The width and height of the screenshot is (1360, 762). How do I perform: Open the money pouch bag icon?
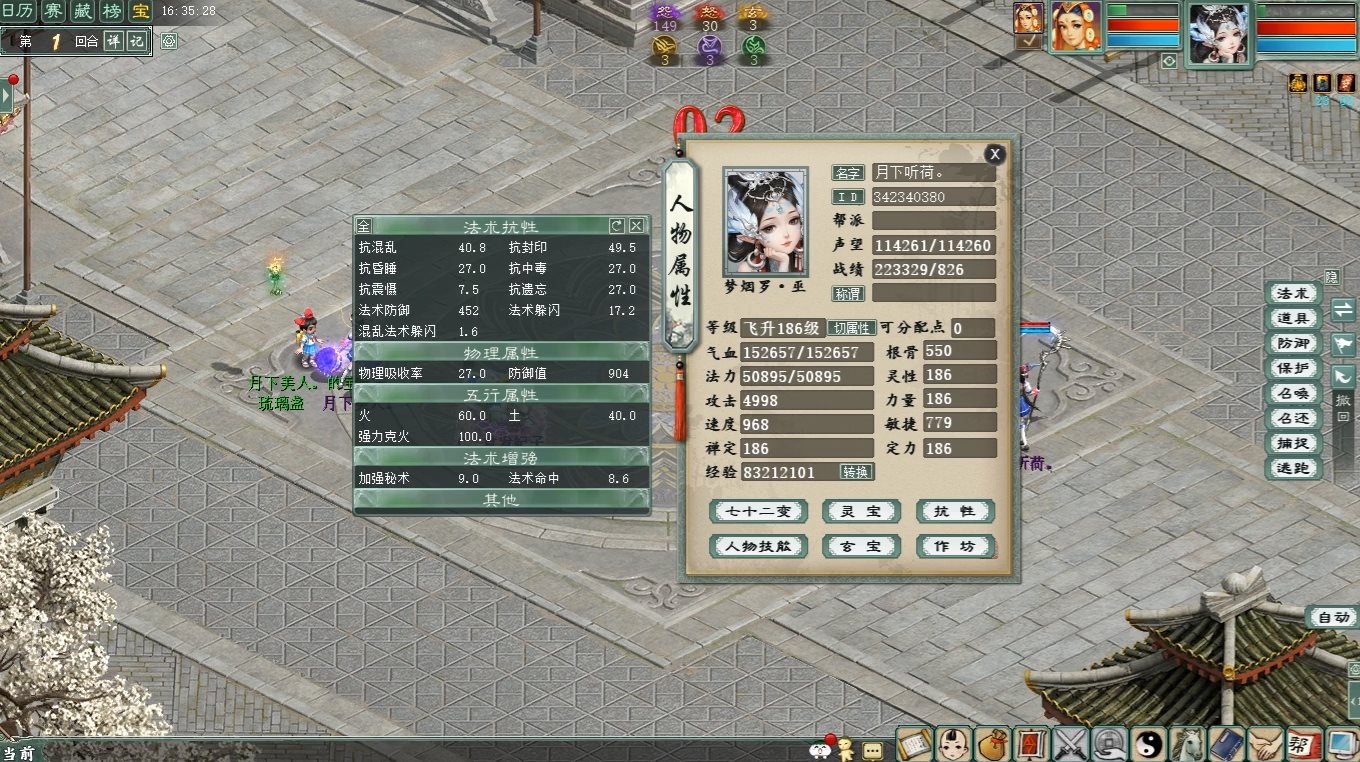[x=992, y=744]
